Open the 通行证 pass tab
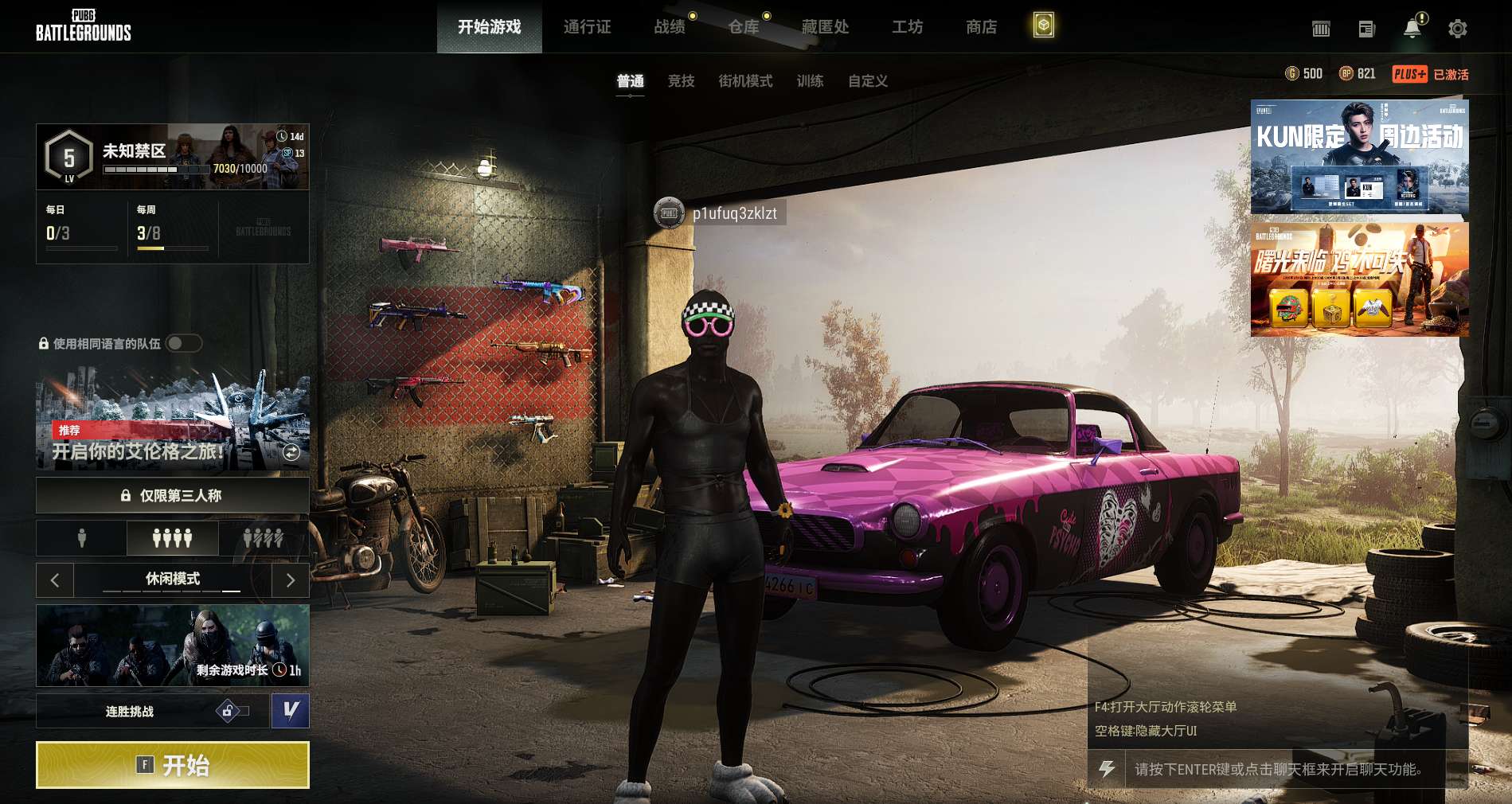This screenshot has width=1512, height=804. coord(587,27)
